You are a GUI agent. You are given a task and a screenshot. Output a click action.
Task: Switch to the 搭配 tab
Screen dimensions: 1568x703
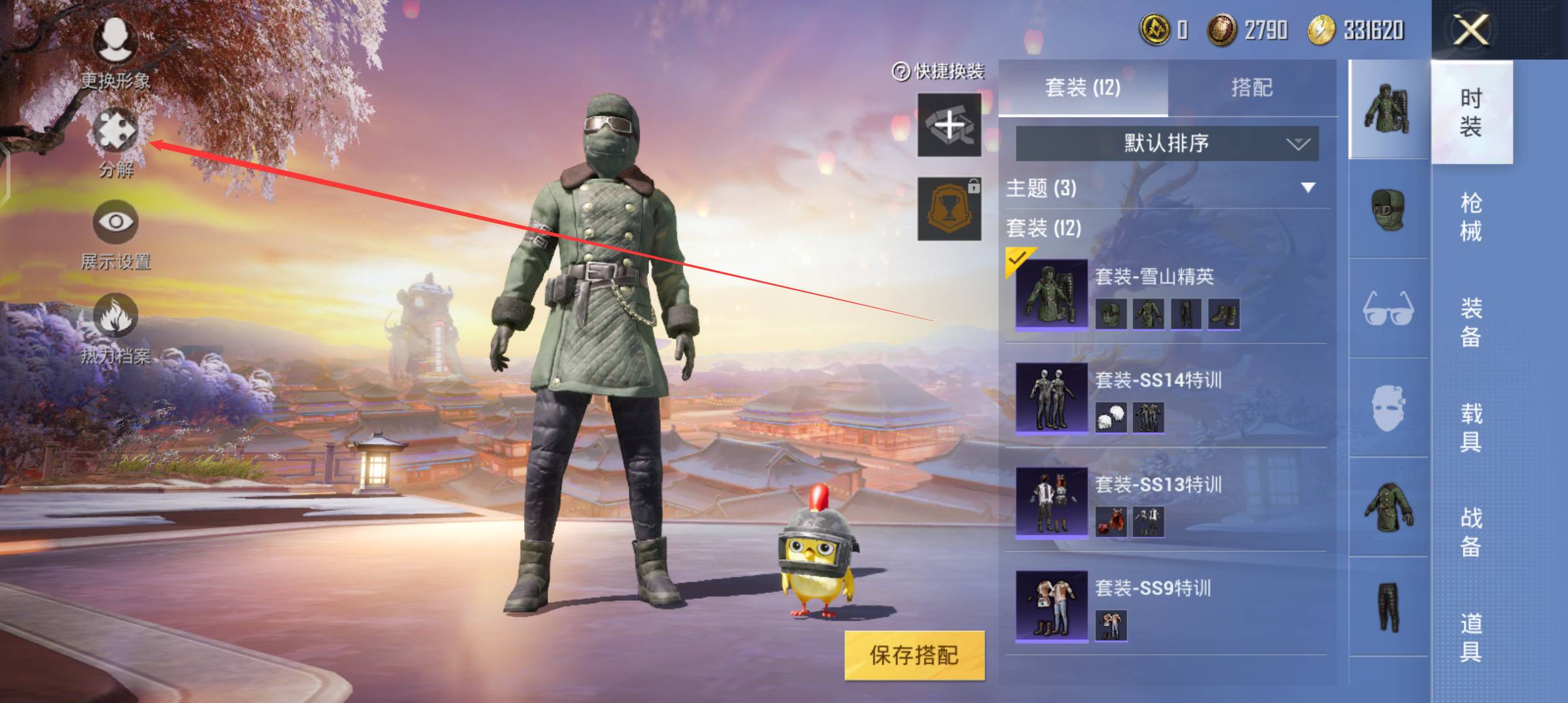1257,87
